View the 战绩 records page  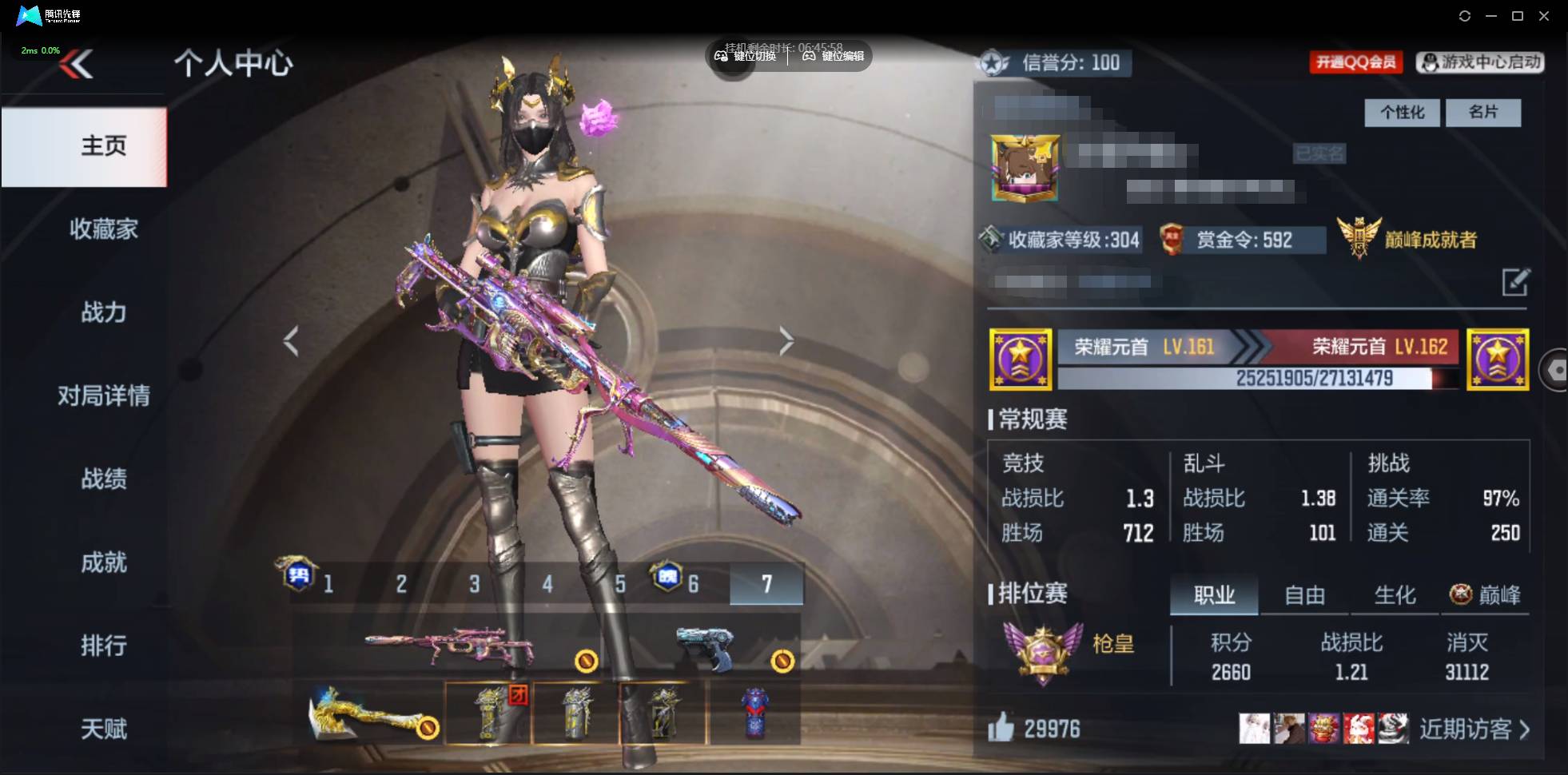tap(103, 479)
